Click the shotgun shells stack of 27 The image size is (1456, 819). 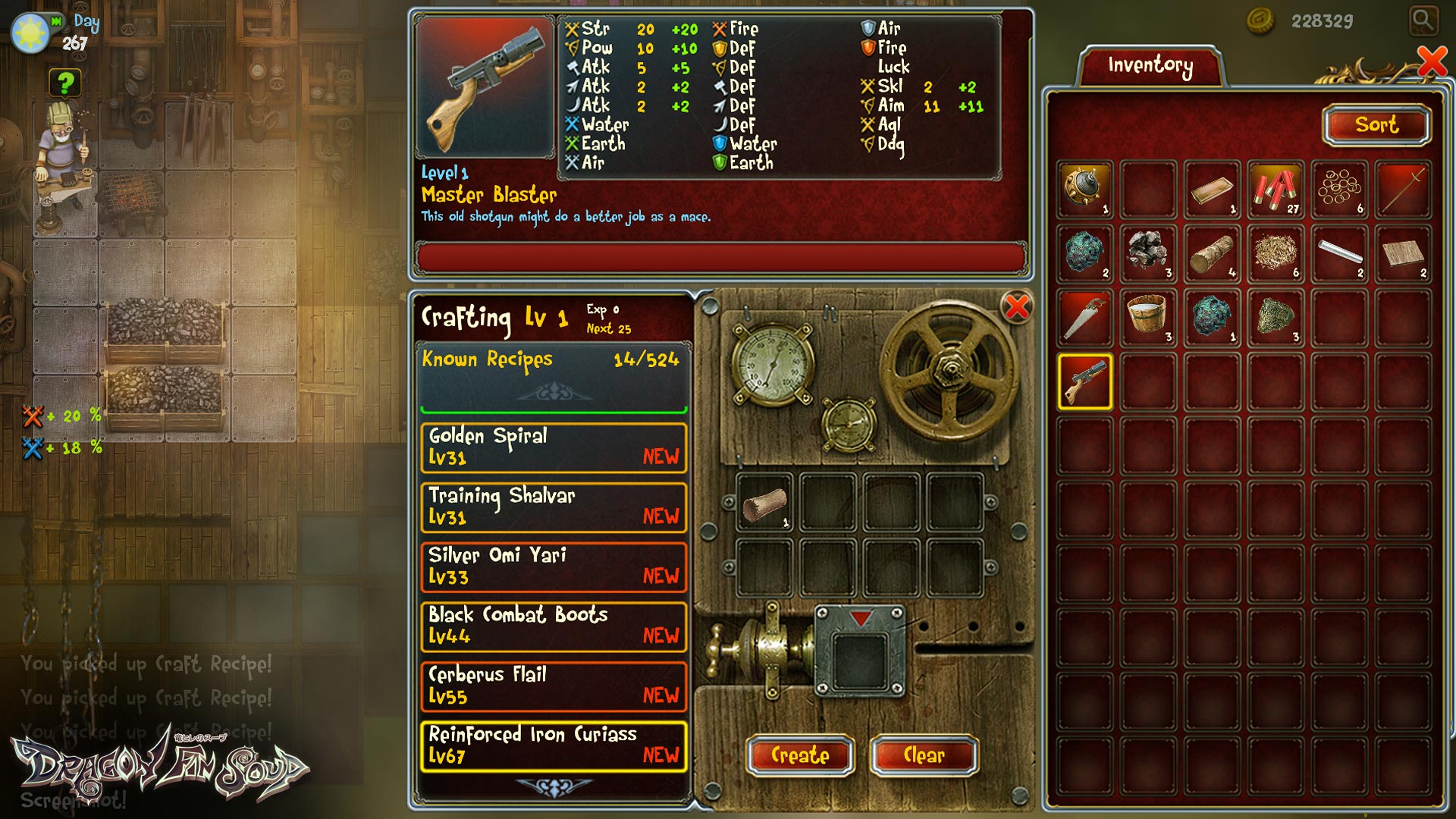[1276, 190]
